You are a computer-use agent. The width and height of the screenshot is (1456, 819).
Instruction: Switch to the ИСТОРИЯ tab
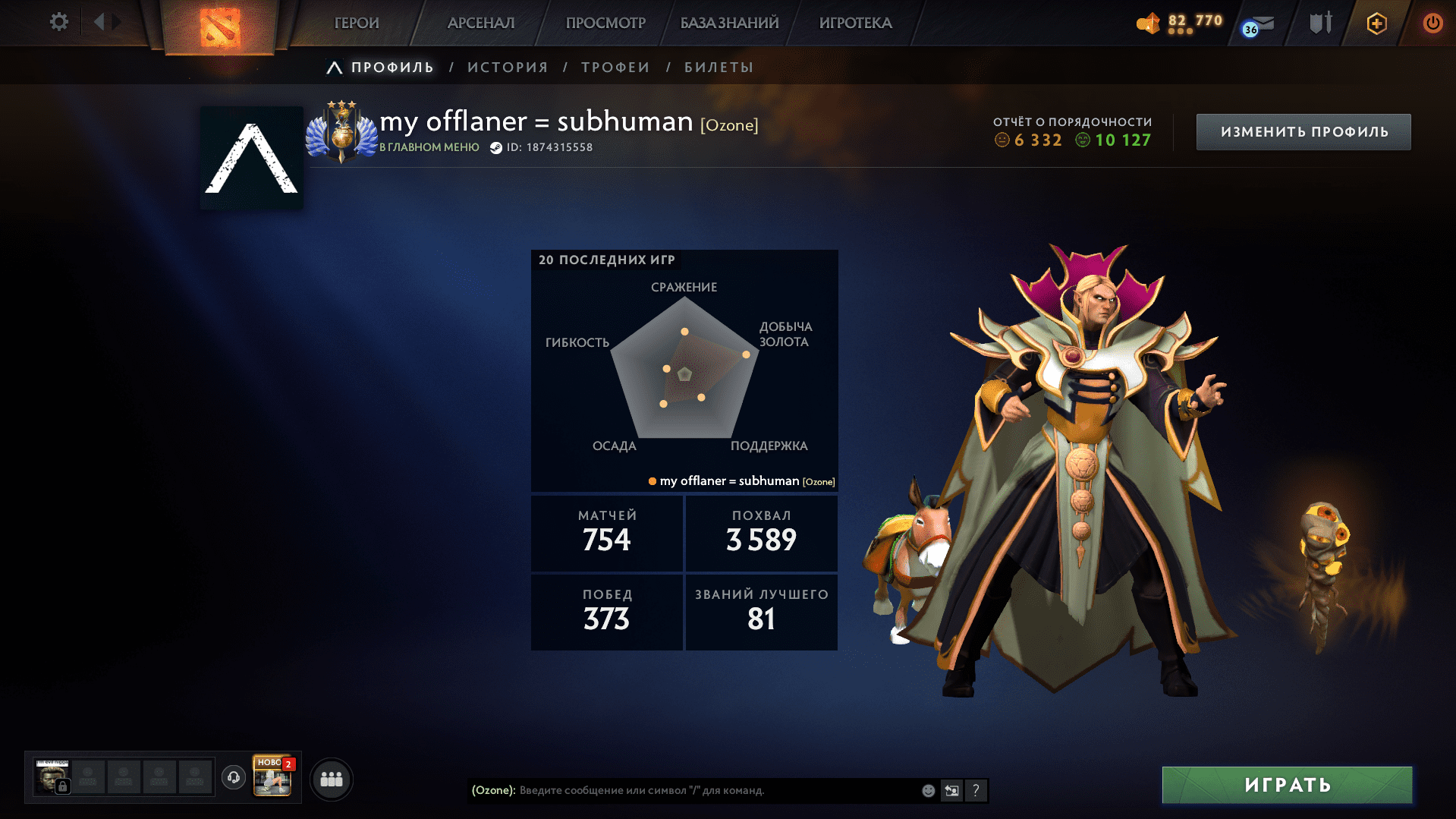point(507,67)
